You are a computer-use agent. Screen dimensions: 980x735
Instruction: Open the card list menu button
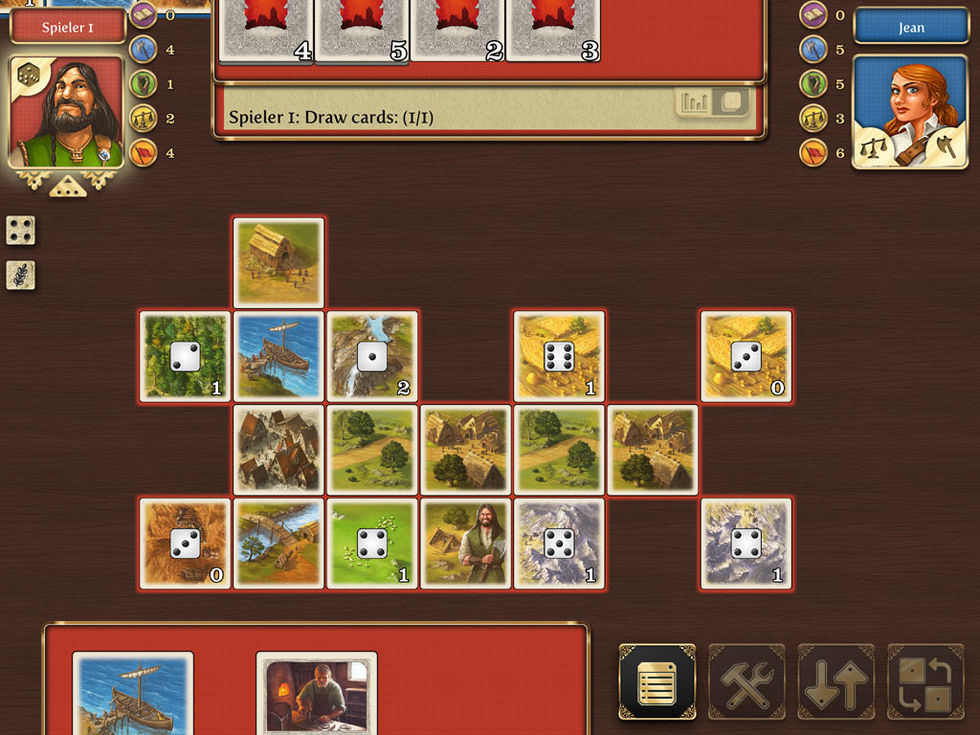[x=657, y=682]
